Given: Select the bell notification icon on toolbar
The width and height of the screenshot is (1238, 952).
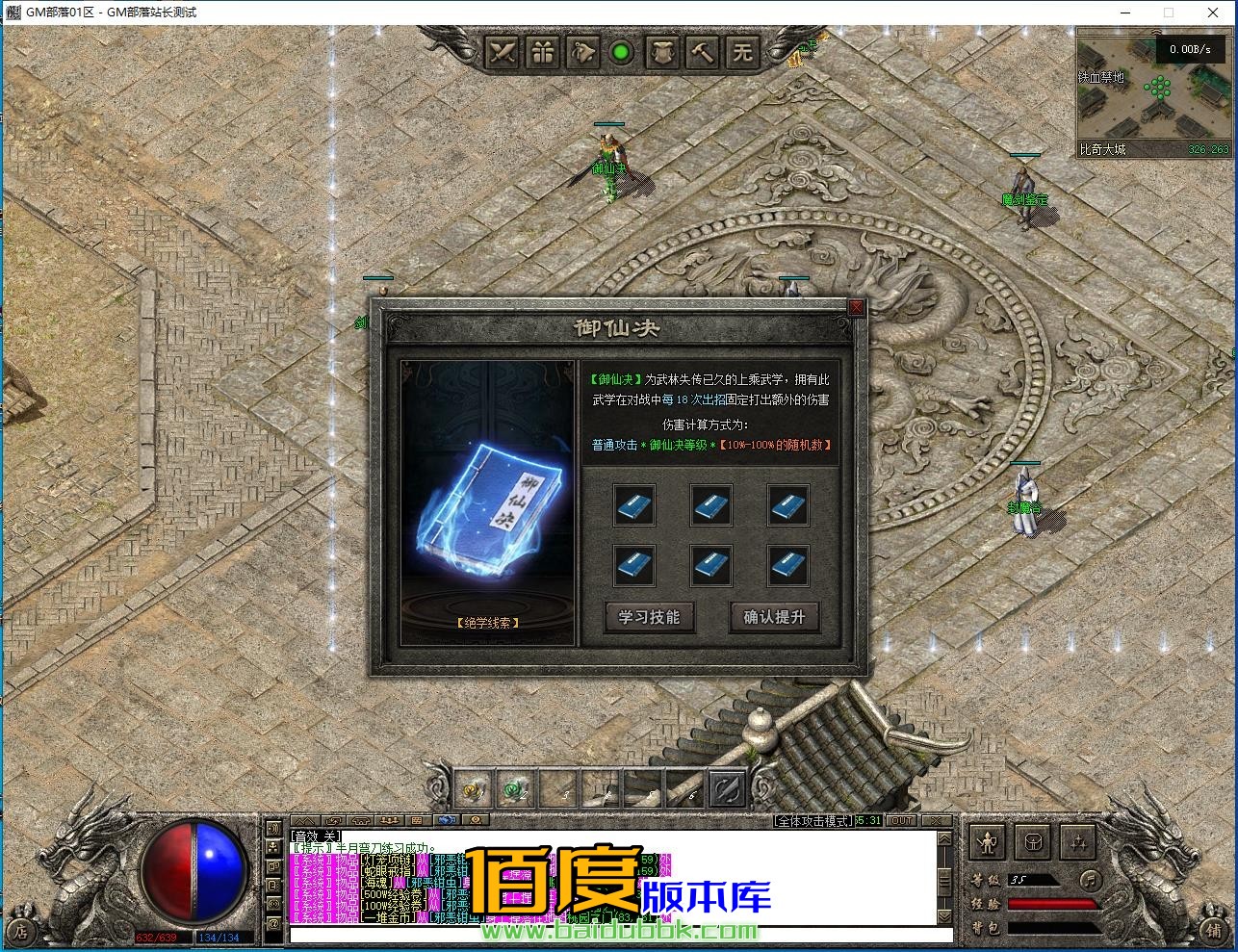Looking at the screenshot, I should 582,53.
